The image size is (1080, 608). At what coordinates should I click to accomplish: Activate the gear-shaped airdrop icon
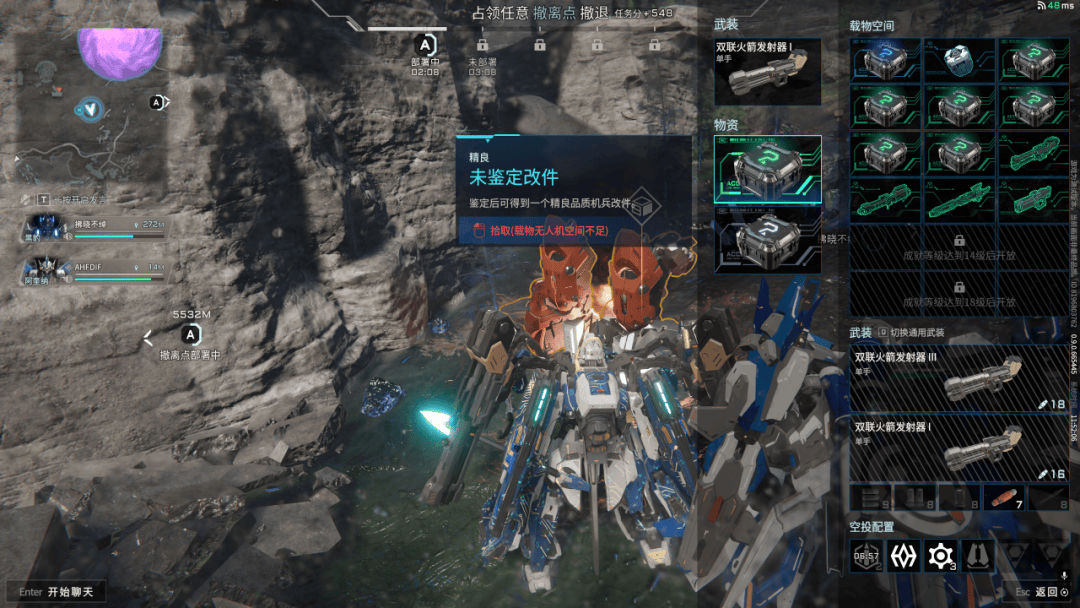940,556
